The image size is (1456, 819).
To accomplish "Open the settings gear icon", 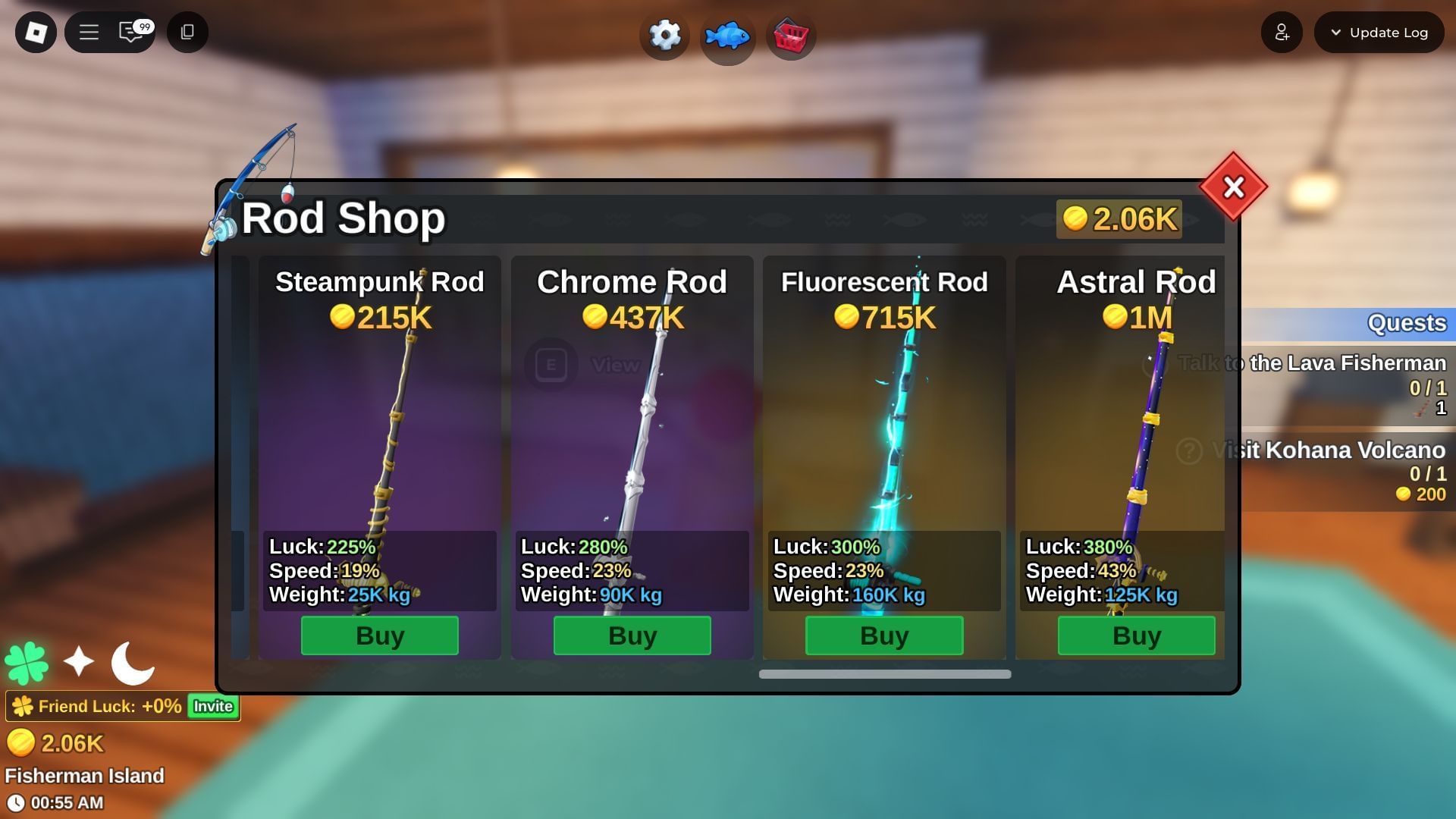I will pos(664,35).
